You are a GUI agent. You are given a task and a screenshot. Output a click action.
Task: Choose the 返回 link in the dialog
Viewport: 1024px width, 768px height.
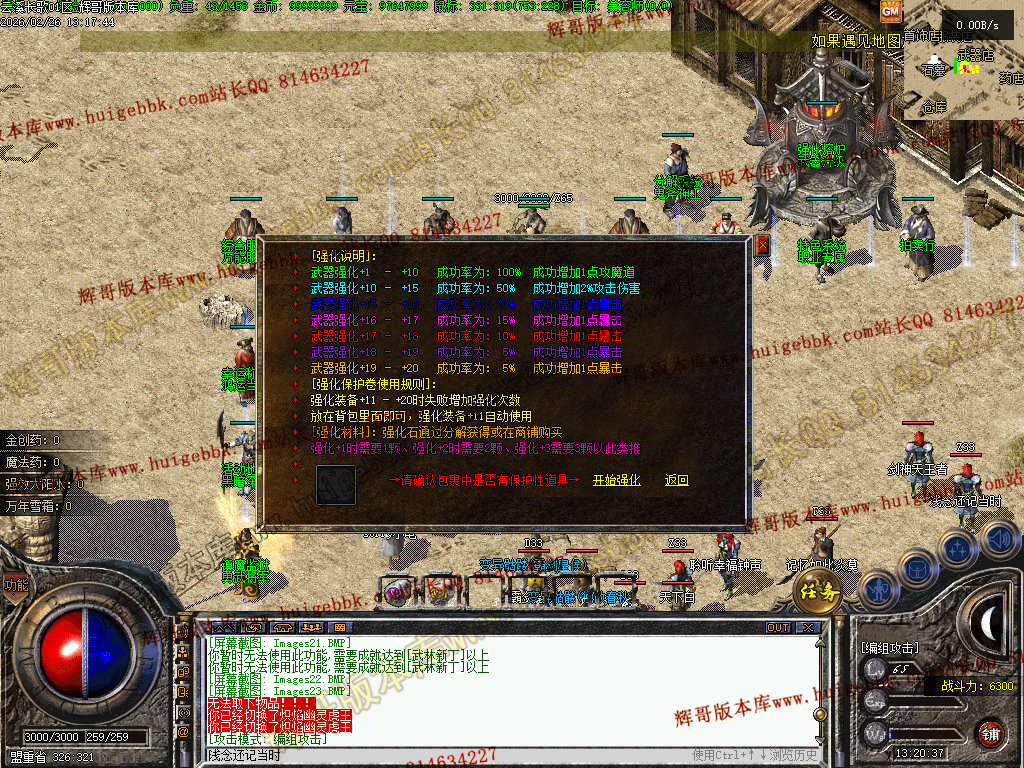(677, 480)
